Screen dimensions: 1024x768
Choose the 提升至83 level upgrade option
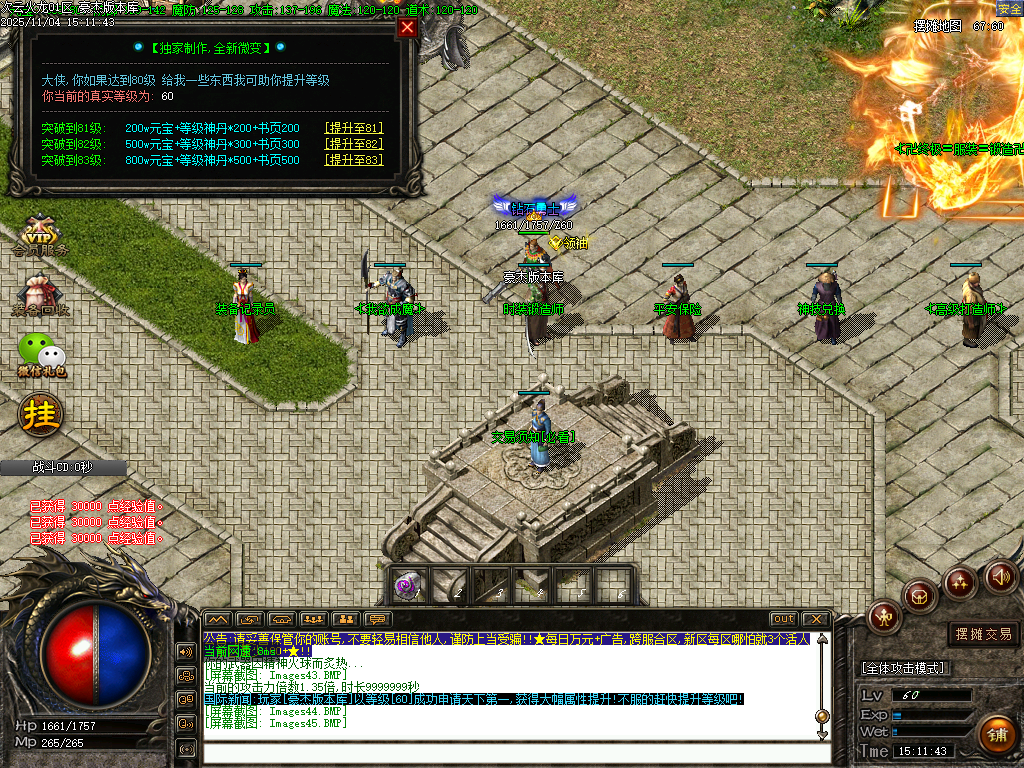pyautogui.click(x=354, y=160)
